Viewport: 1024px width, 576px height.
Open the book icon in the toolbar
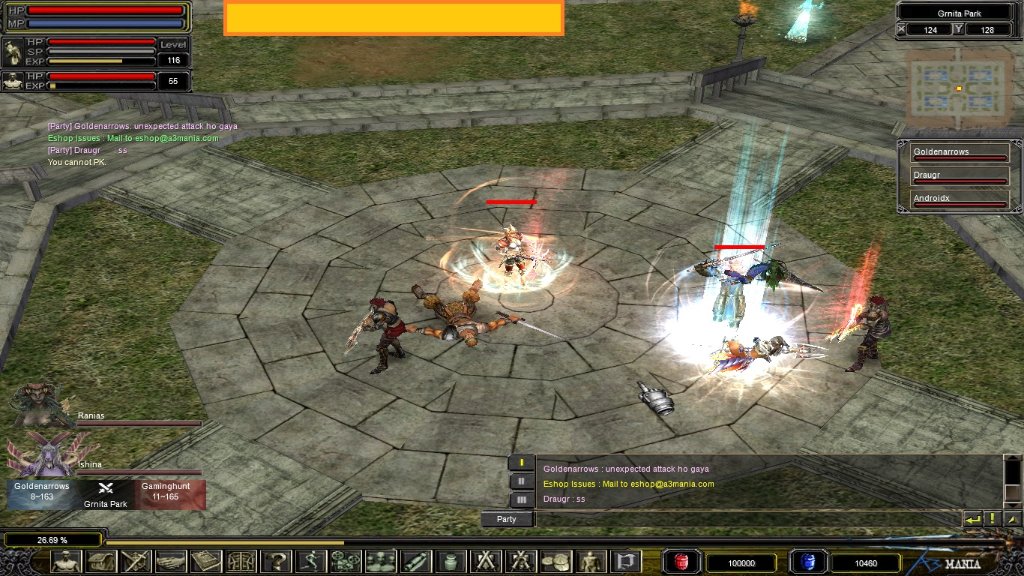[206, 562]
